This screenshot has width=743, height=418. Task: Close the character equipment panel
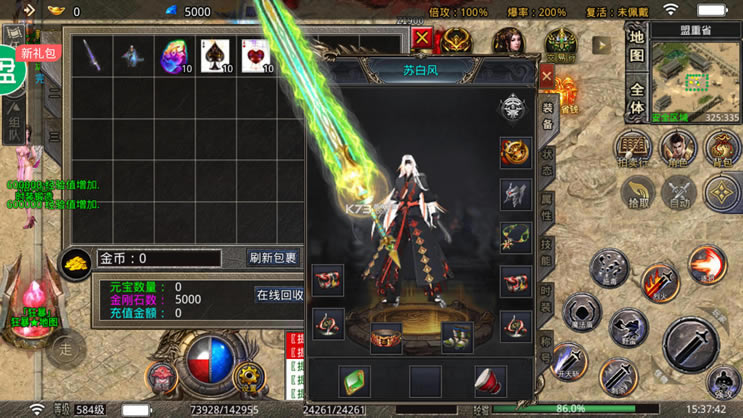click(547, 76)
